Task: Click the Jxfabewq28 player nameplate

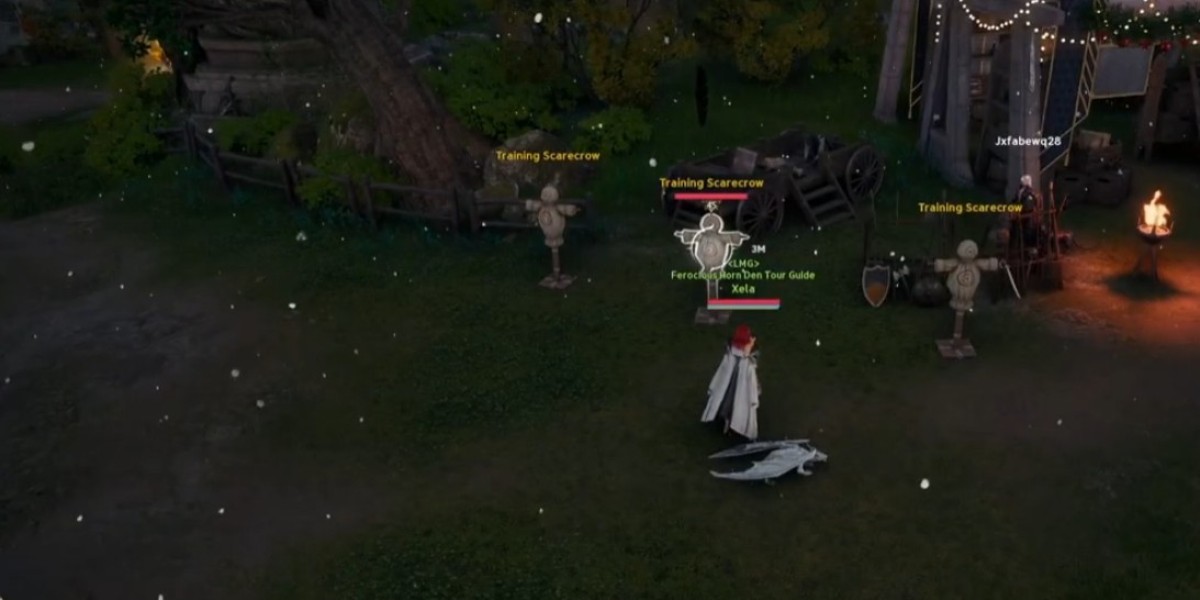Action: tap(1027, 141)
